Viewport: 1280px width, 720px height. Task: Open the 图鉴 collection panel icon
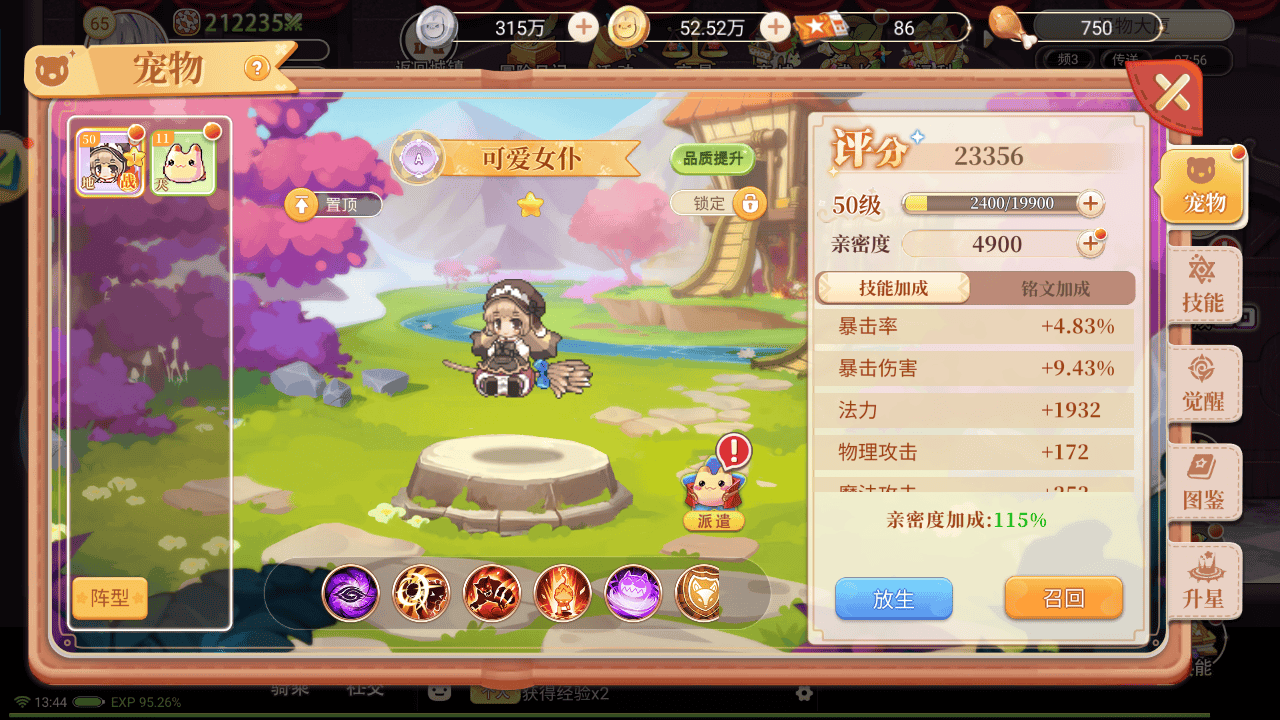[1204, 481]
